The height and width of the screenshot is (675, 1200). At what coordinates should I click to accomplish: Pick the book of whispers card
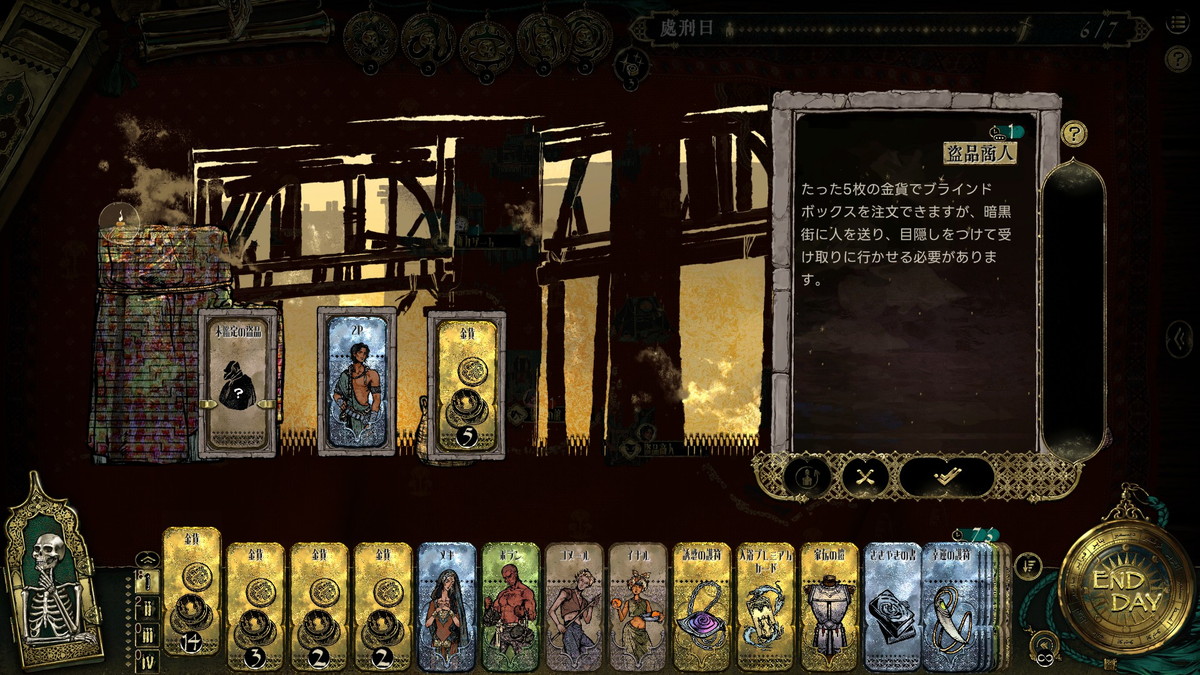[x=892, y=605]
